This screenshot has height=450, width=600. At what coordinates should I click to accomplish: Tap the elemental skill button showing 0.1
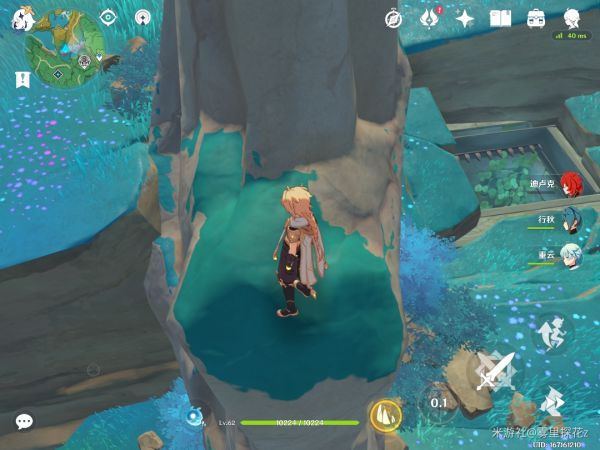pos(438,403)
